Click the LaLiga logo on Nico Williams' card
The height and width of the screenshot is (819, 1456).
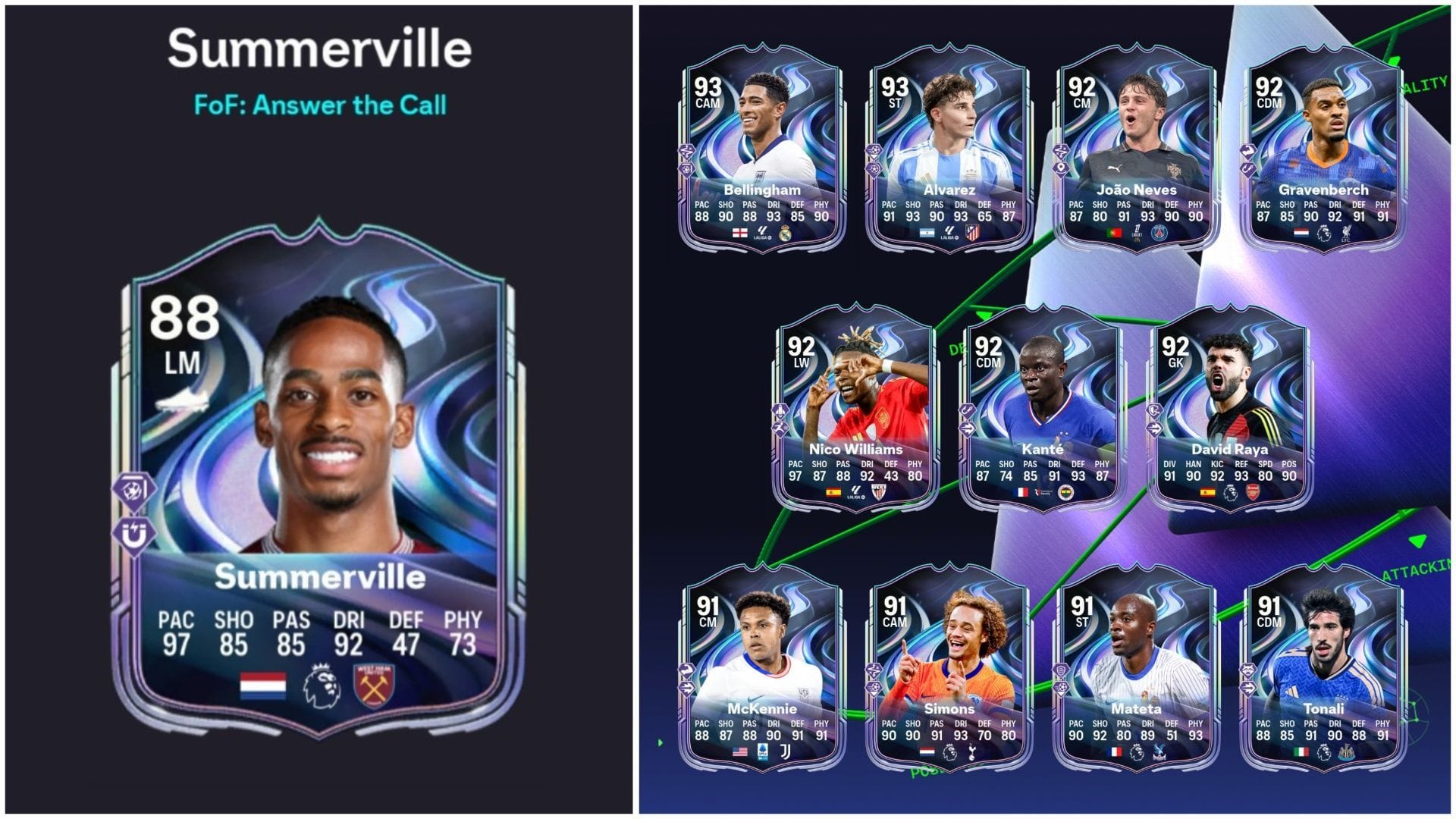click(854, 494)
